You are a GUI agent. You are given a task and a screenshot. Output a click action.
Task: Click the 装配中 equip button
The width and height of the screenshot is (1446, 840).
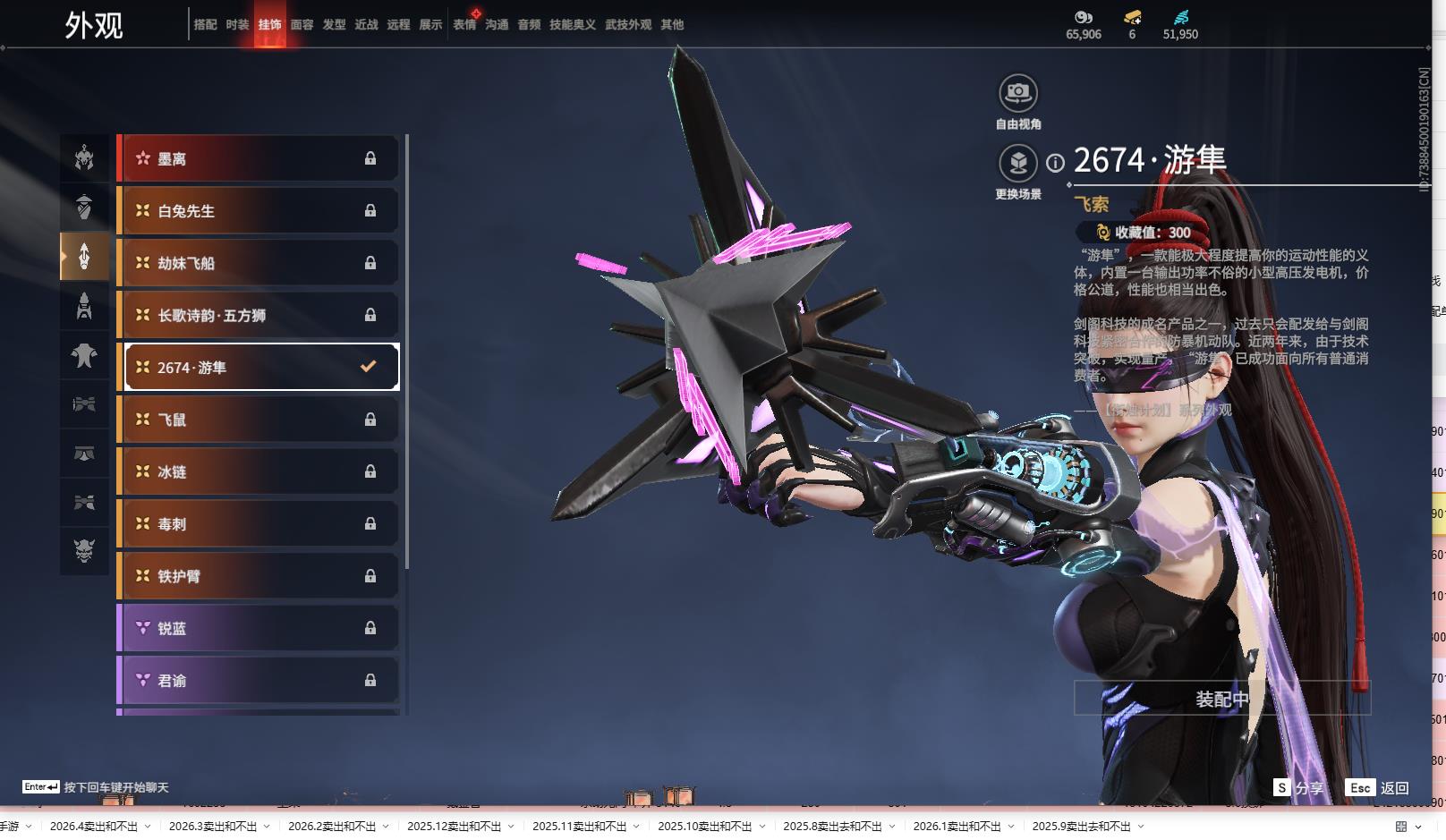click(x=1221, y=699)
